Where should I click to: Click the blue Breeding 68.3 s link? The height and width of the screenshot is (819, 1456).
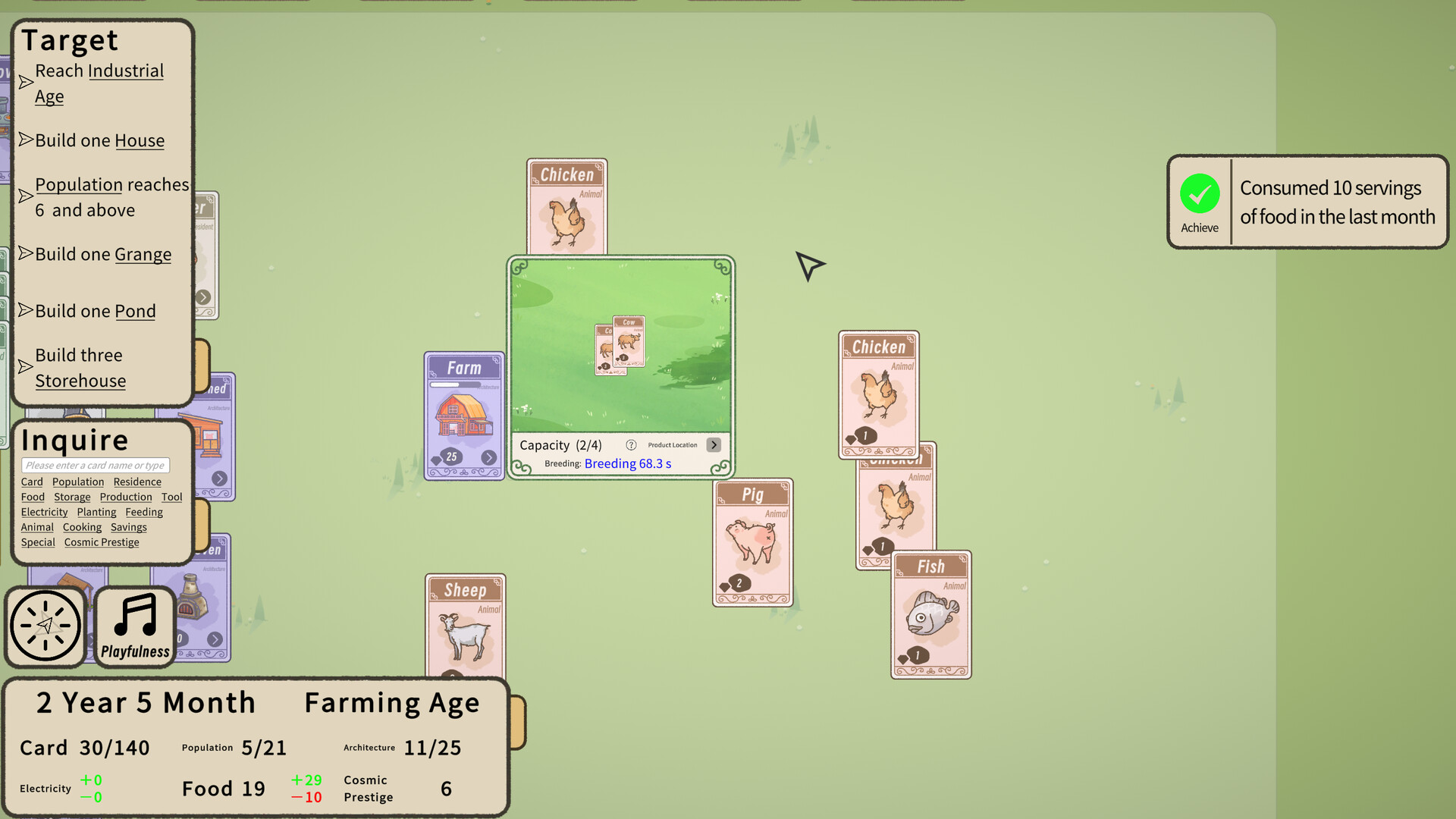(627, 463)
